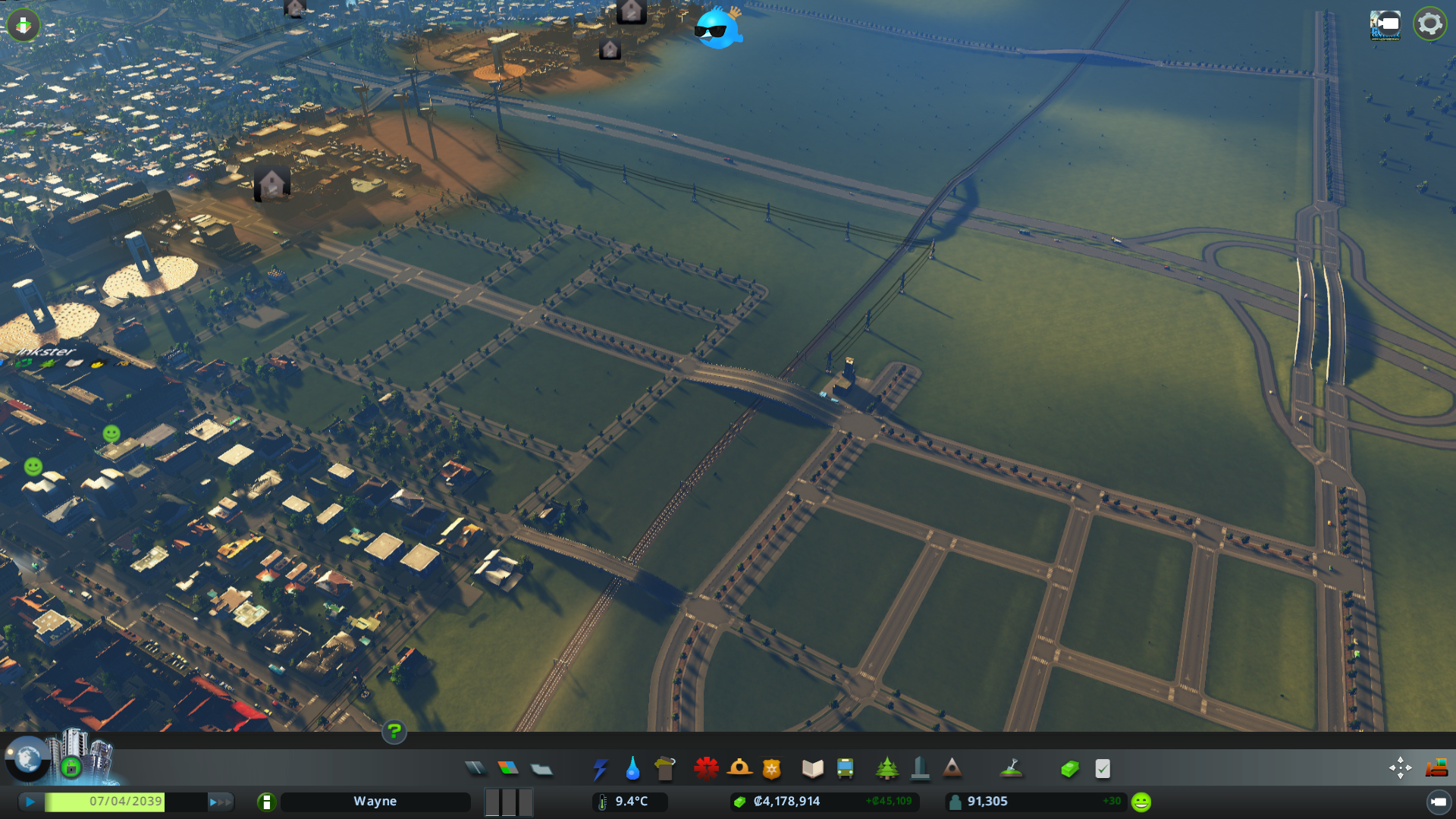Open the Garbage services menu

665,768
